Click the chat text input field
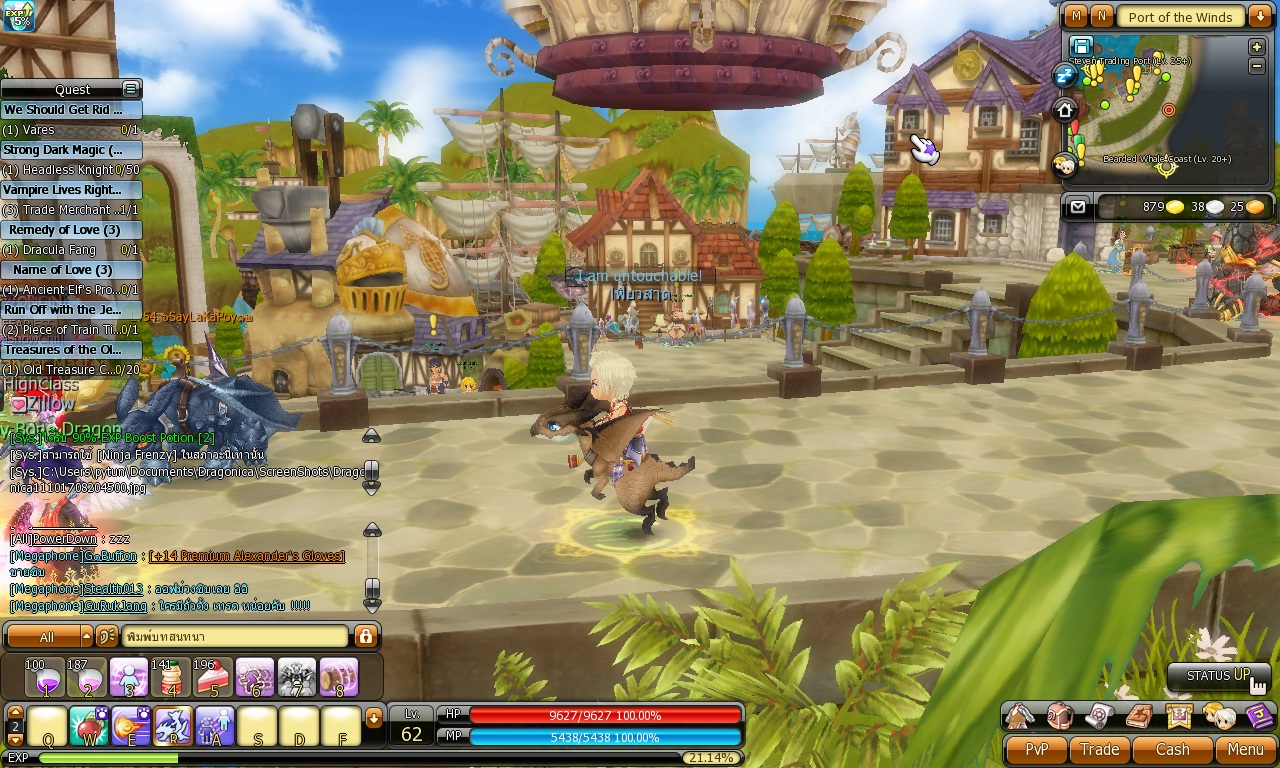The image size is (1280, 768). pyautogui.click(x=235, y=636)
